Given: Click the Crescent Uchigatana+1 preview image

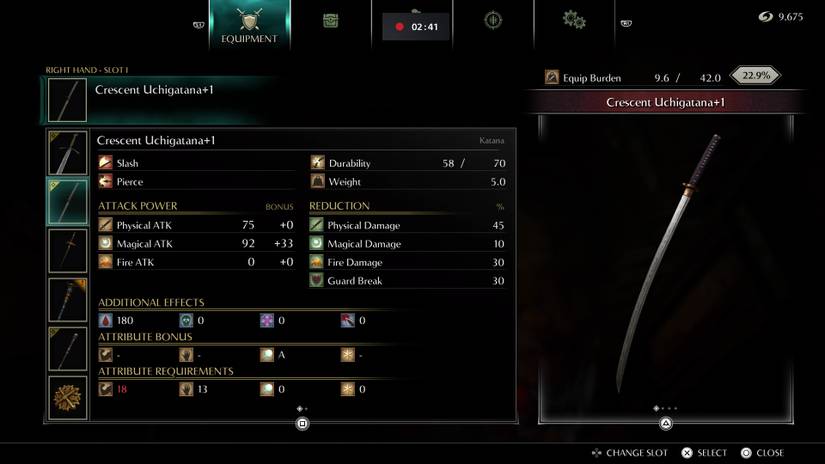Looking at the screenshot, I should (665, 265).
